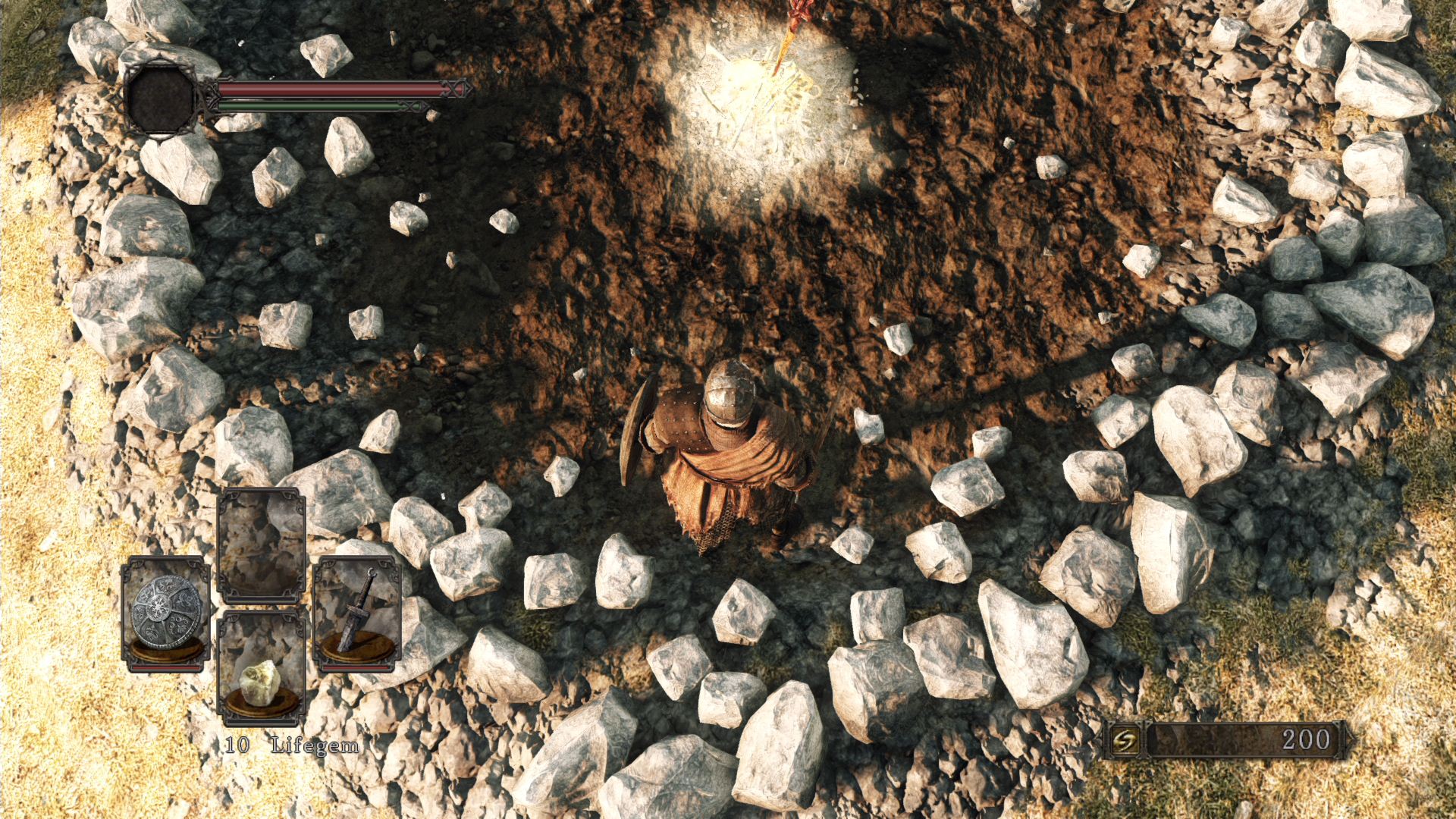Click the dark circular covenant emblem
Viewport: 1456px width, 819px height.
point(162,98)
